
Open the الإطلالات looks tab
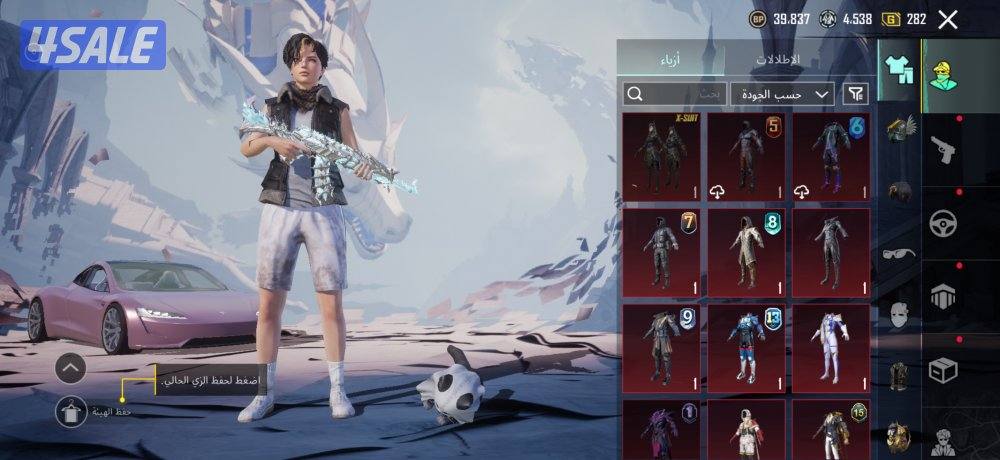(777, 59)
